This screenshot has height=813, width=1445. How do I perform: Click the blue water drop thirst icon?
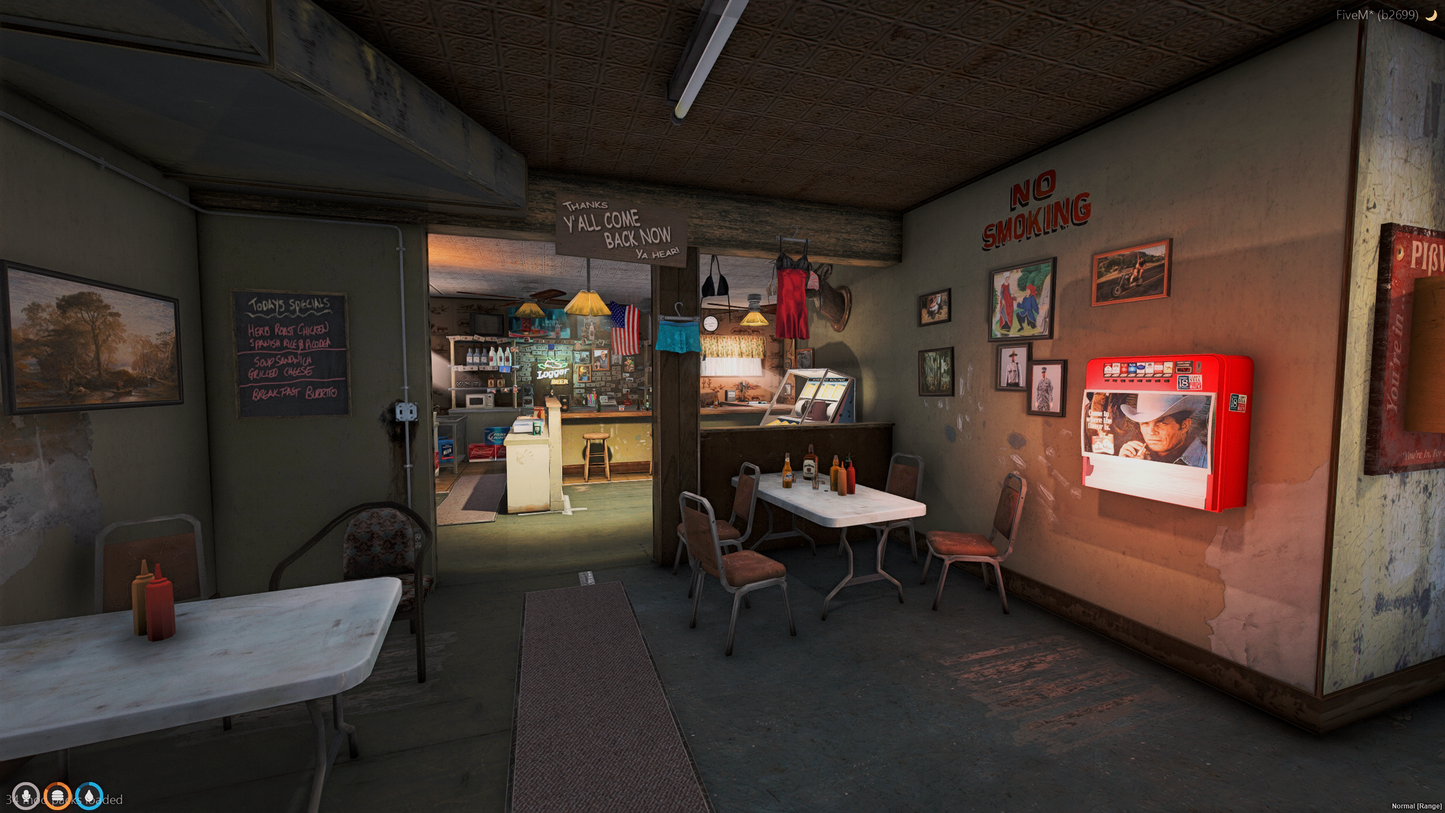click(89, 796)
